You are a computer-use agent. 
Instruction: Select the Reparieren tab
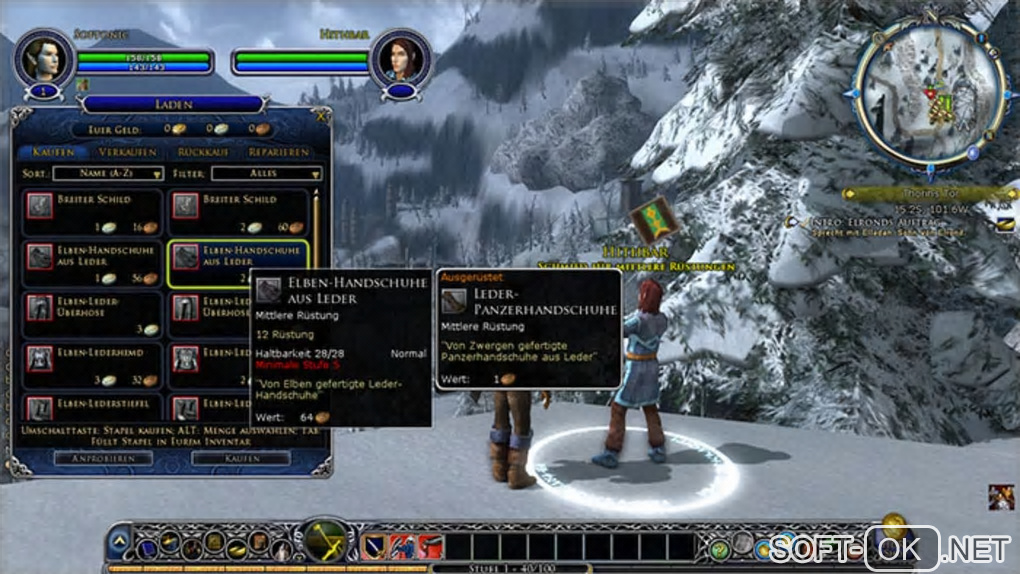tap(281, 152)
